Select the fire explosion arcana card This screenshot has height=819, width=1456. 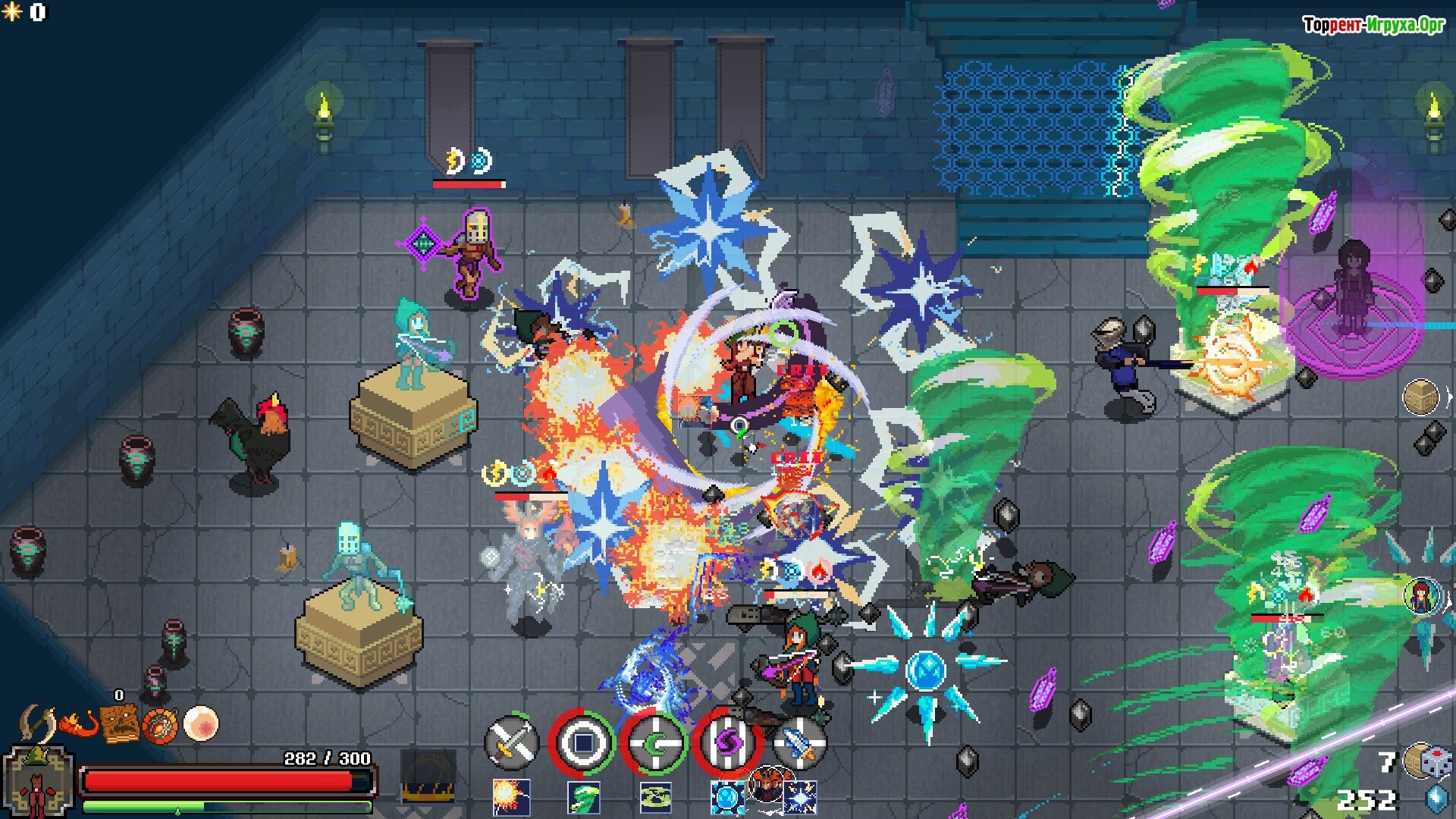coord(511,798)
